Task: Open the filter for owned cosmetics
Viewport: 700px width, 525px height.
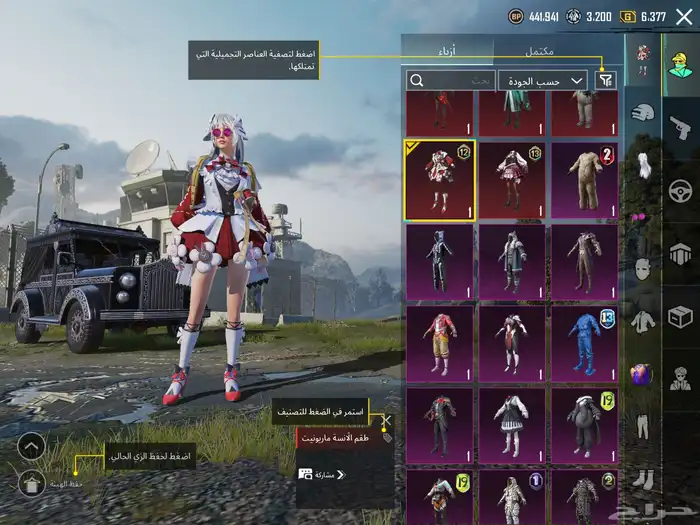Action: 606,80
